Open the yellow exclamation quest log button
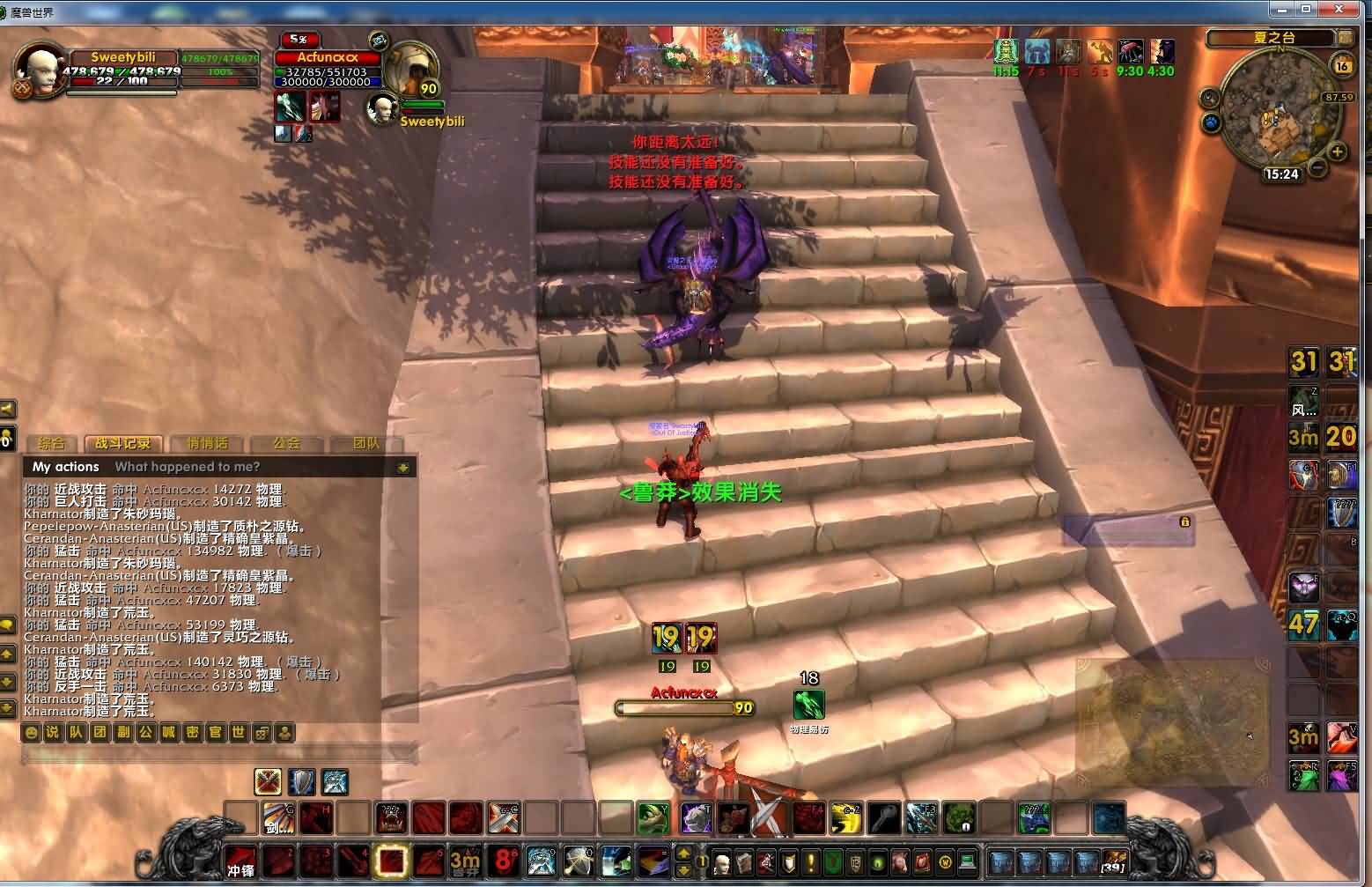The width and height of the screenshot is (1372, 887). [810, 861]
